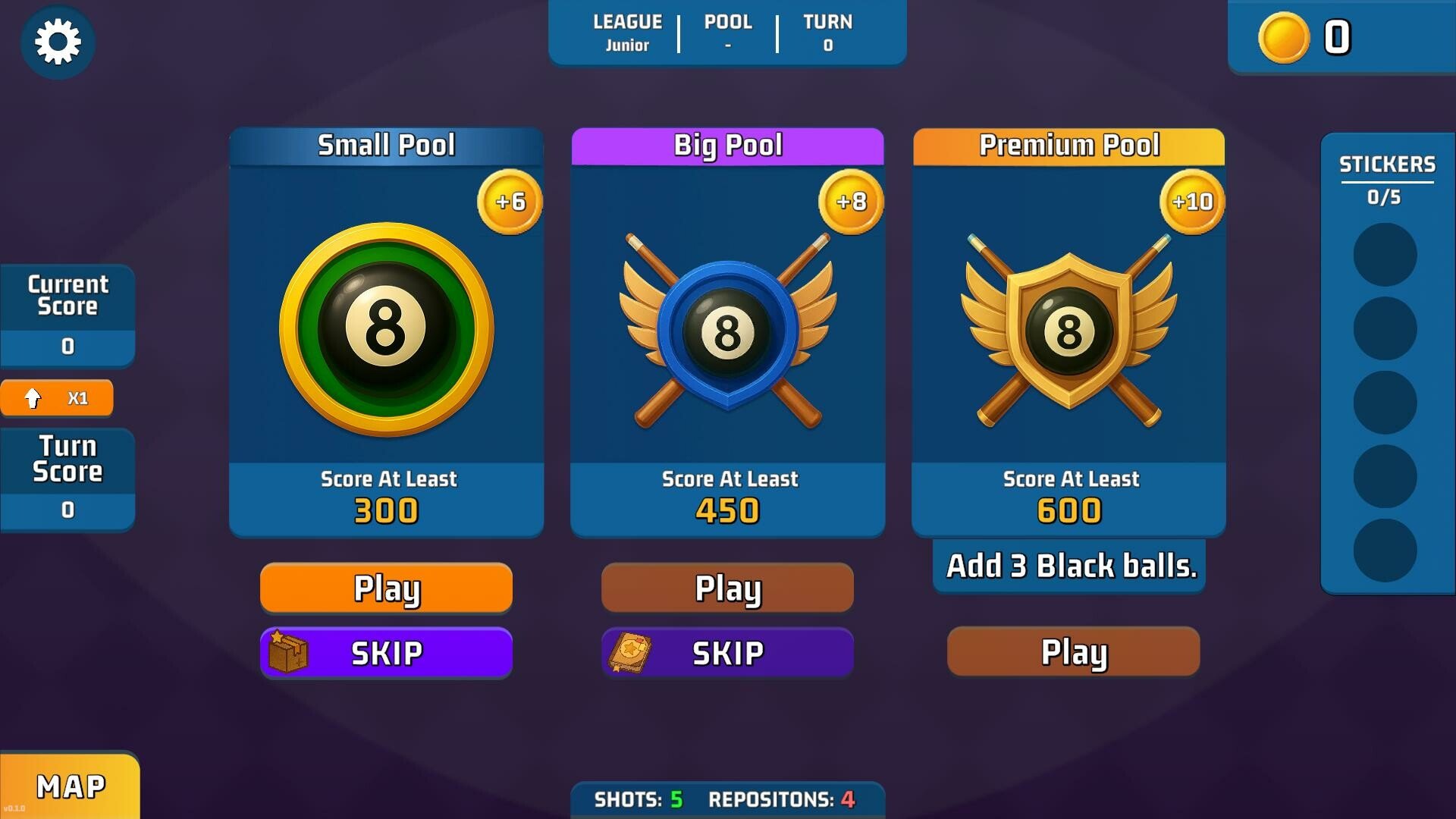
Task: Play the Premium Pool
Action: coord(1073,651)
